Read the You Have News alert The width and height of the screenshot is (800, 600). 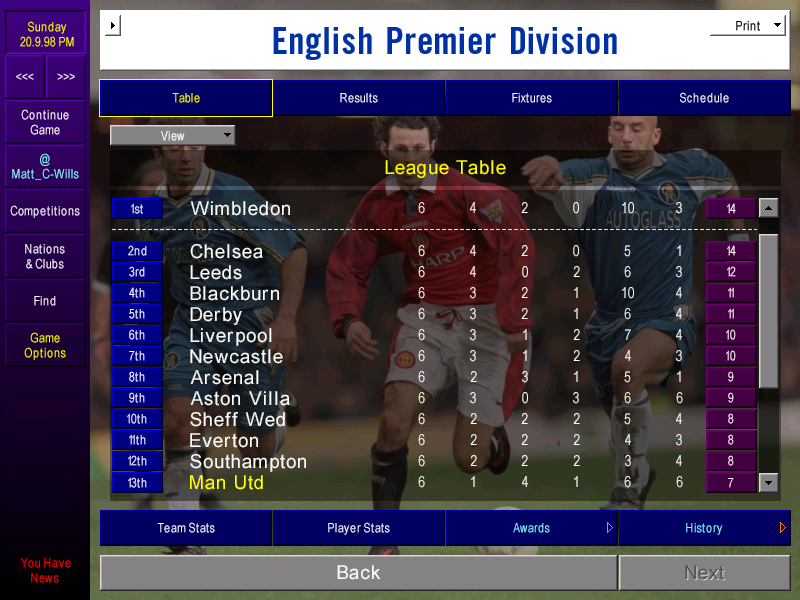(45, 570)
